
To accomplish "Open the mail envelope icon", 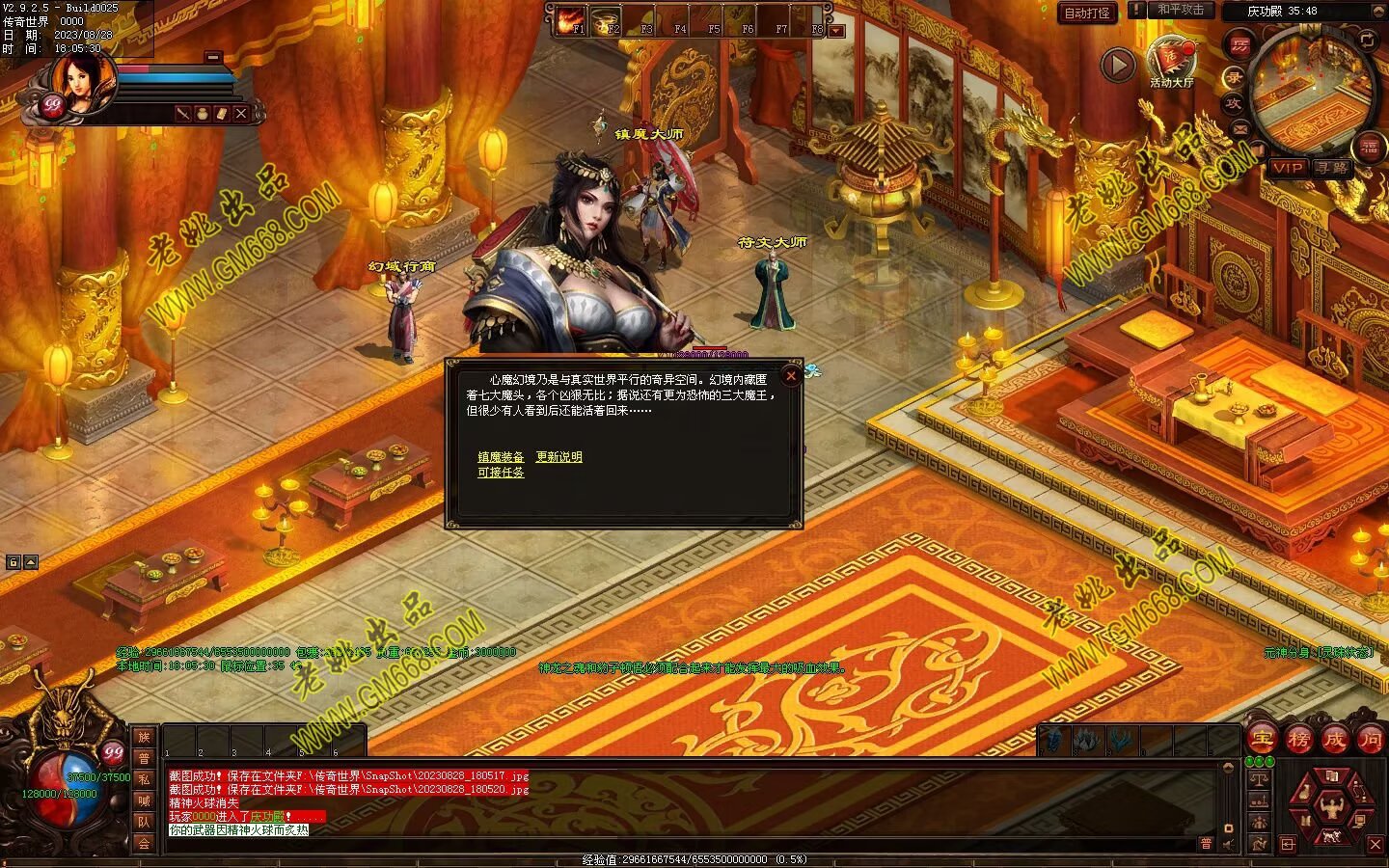I will tap(1239, 128).
